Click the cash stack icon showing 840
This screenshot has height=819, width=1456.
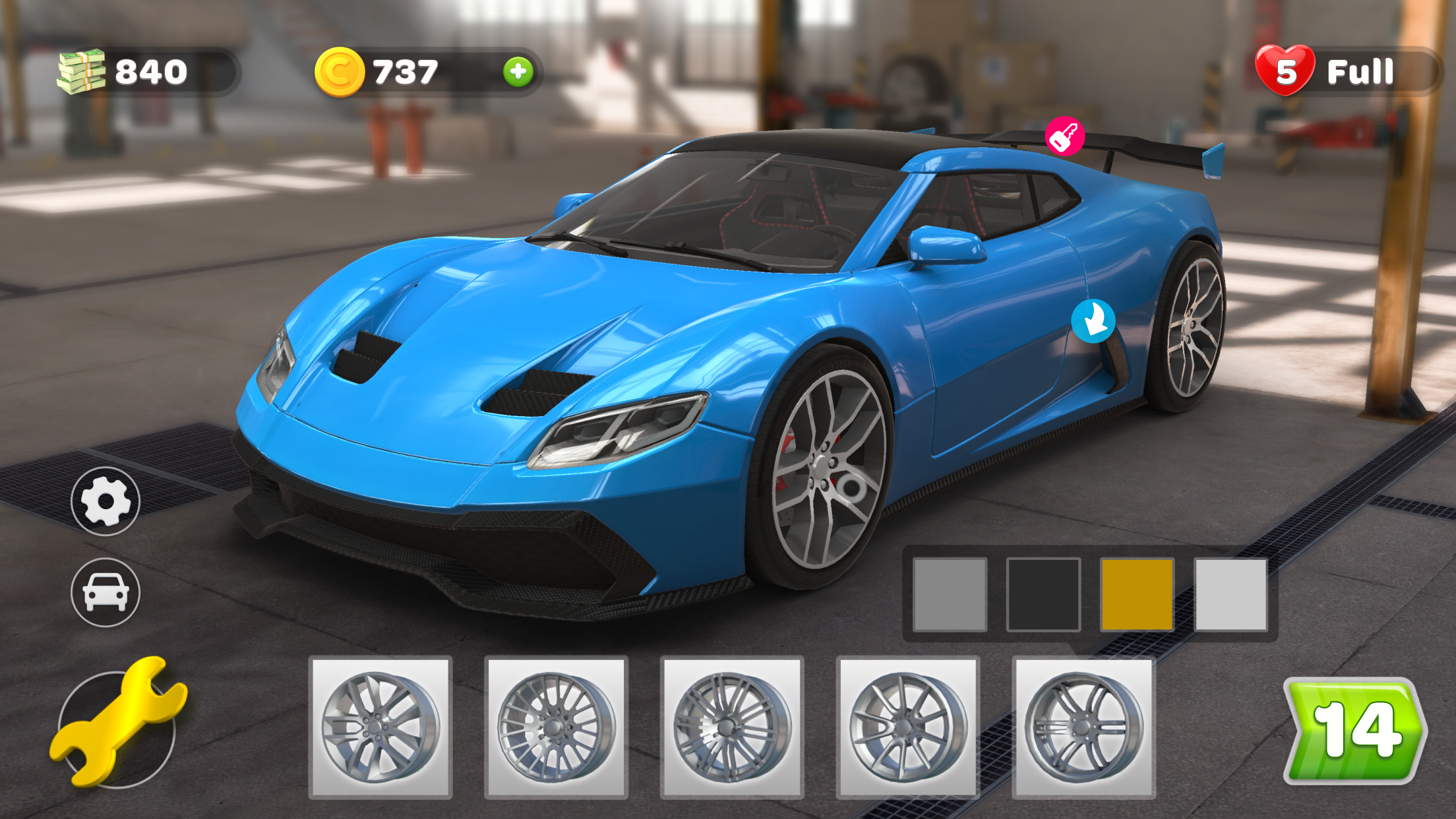[x=81, y=72]
